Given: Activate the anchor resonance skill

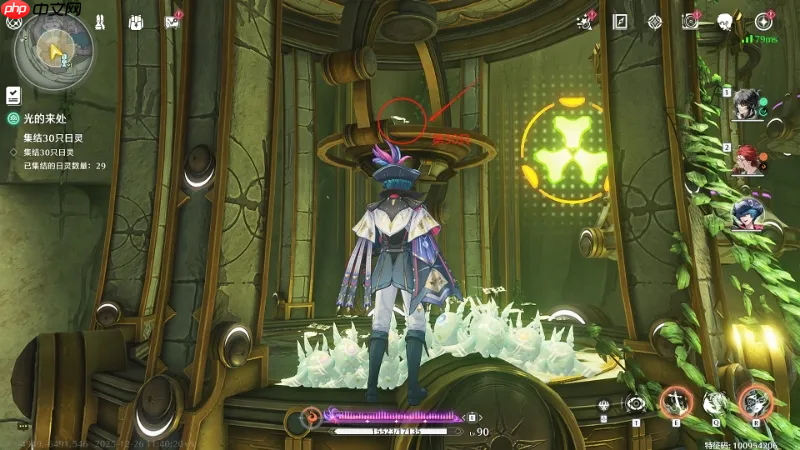Looking at the screenshot, I should click(676, 402).
